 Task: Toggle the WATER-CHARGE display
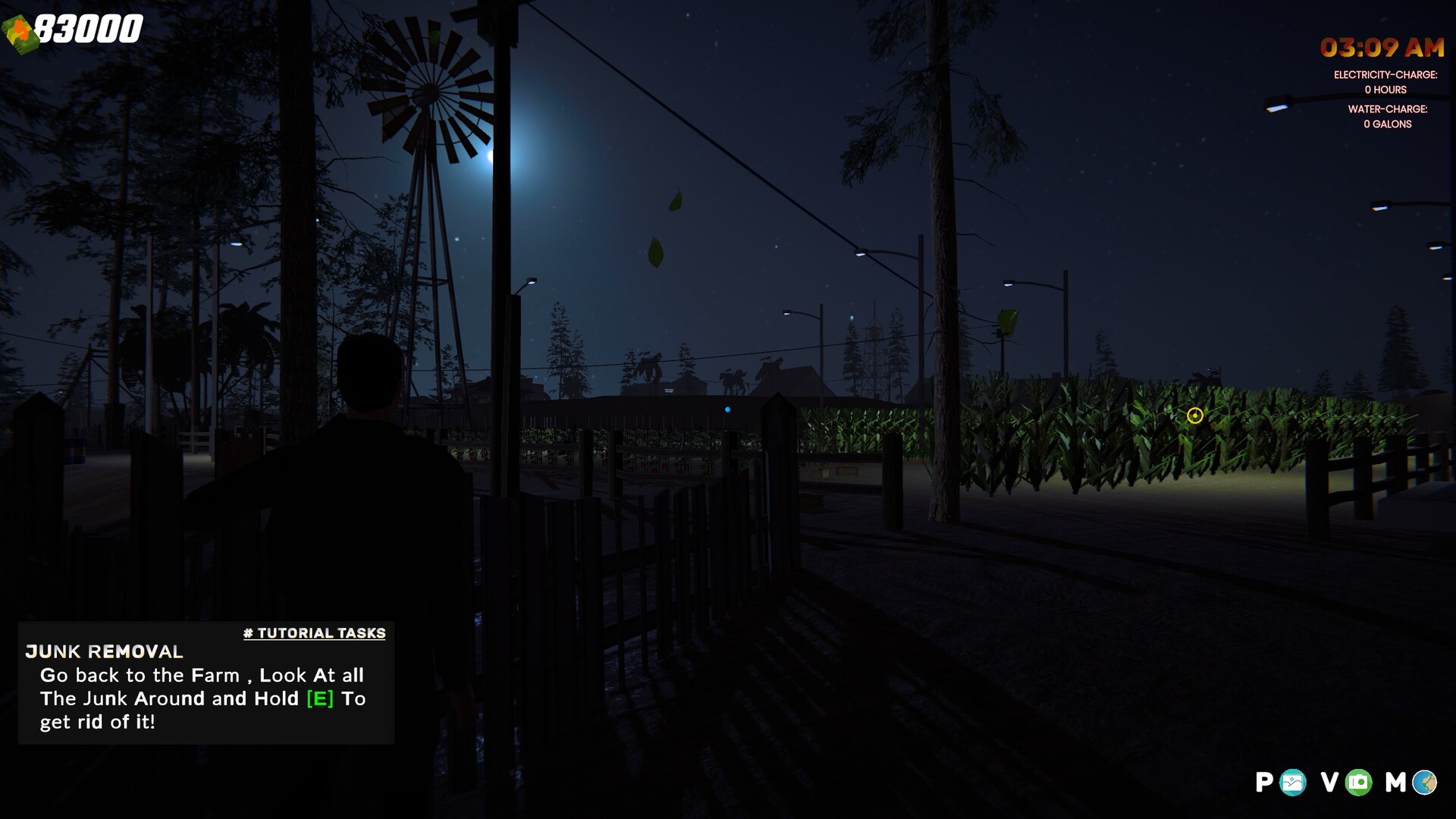[x=1388, y=109]
